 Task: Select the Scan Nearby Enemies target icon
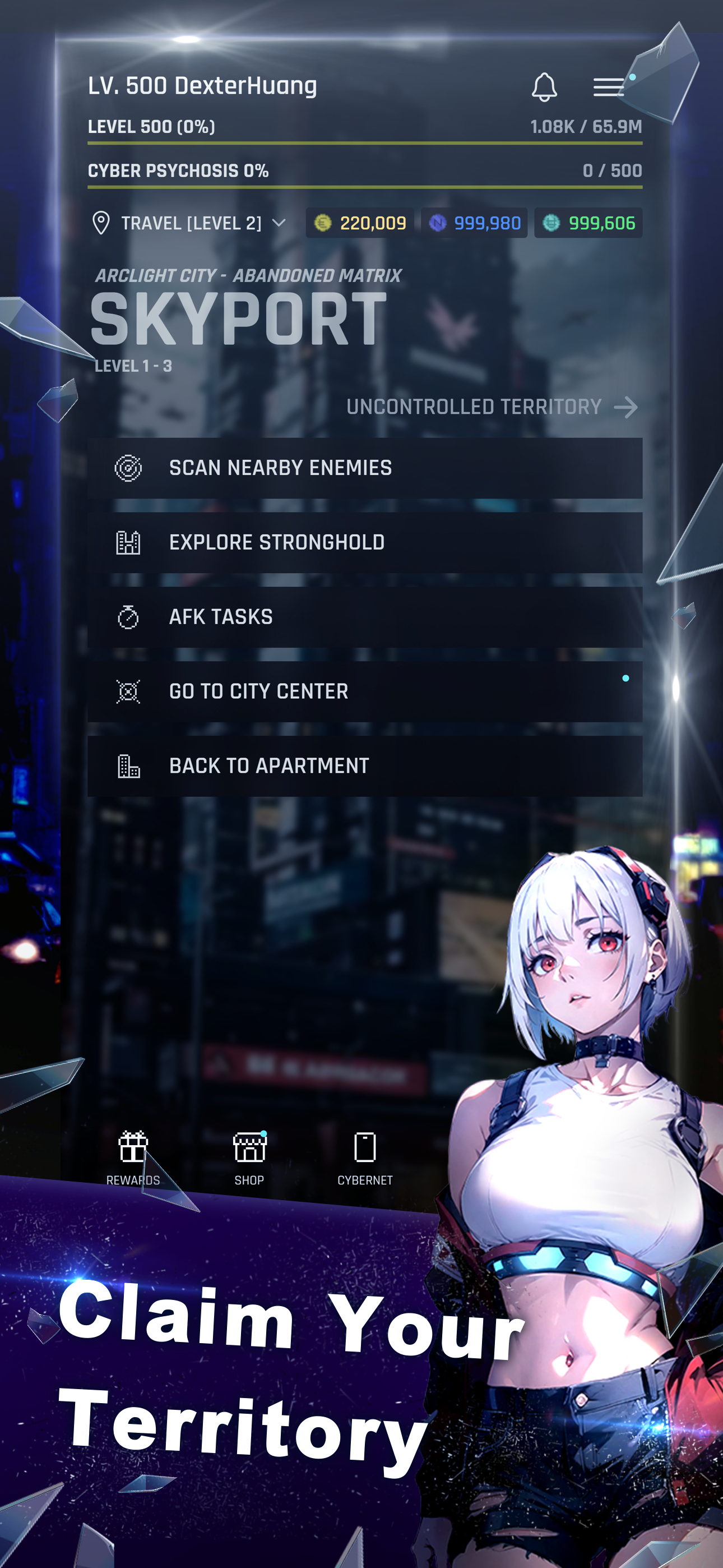(x=129, y=468)
